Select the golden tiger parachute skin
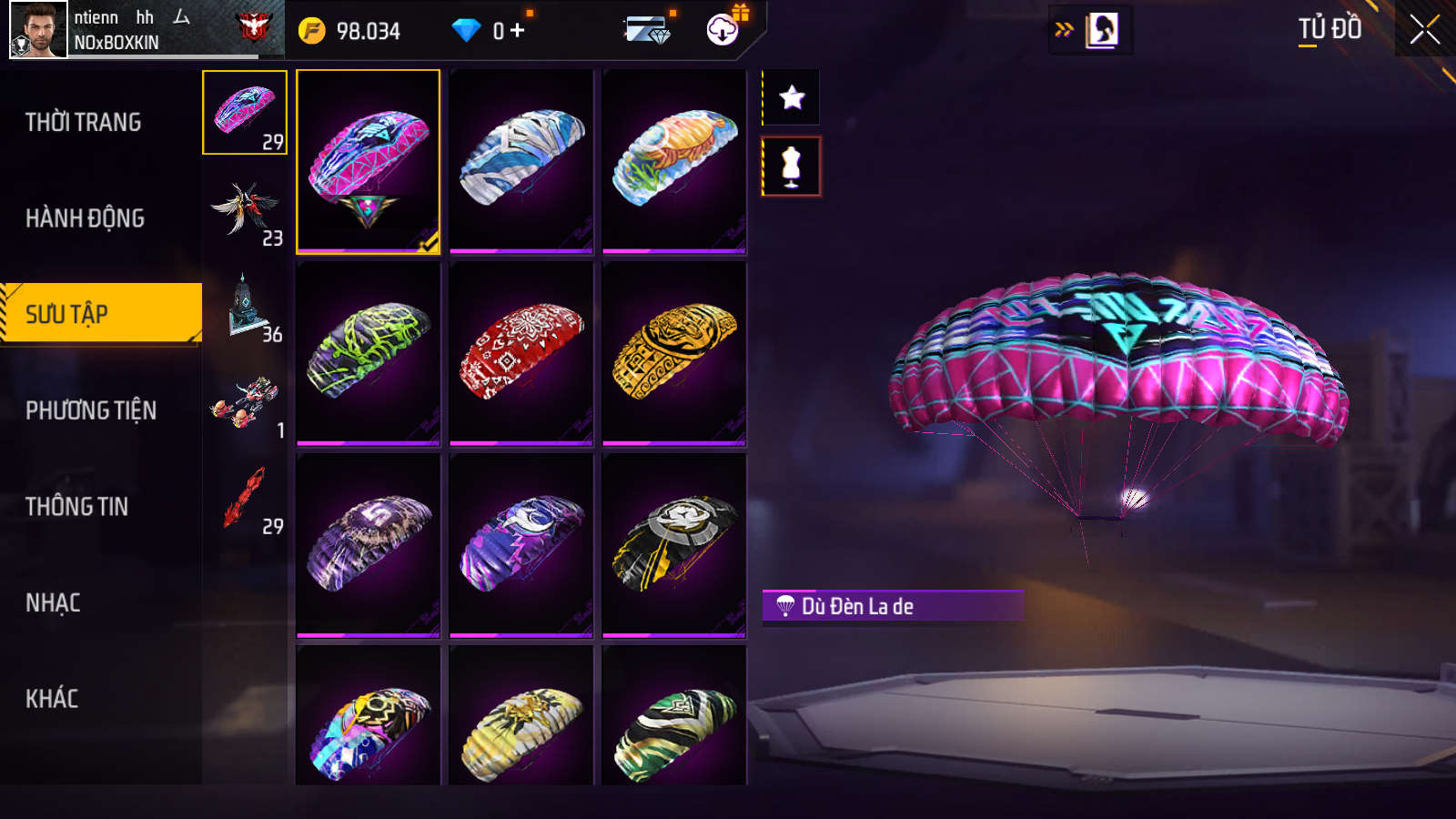The width and height of the screenshot is (1456, 819). coord(674,353)
